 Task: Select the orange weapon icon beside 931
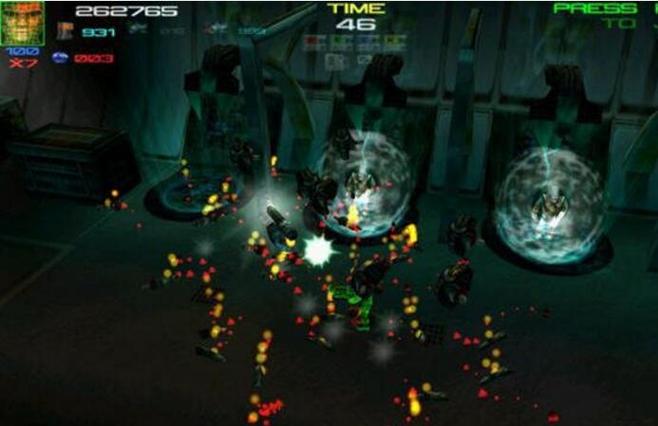(64, 32)
